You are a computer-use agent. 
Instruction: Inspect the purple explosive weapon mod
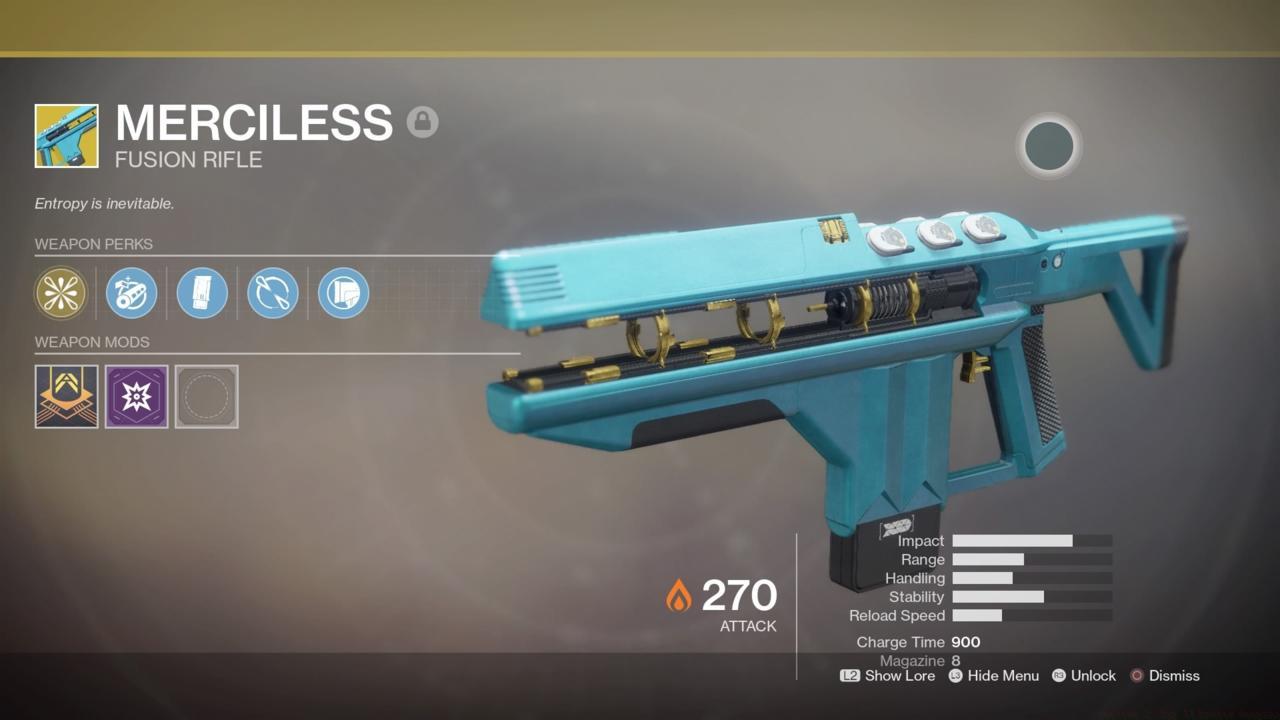(x=136, y=396)
